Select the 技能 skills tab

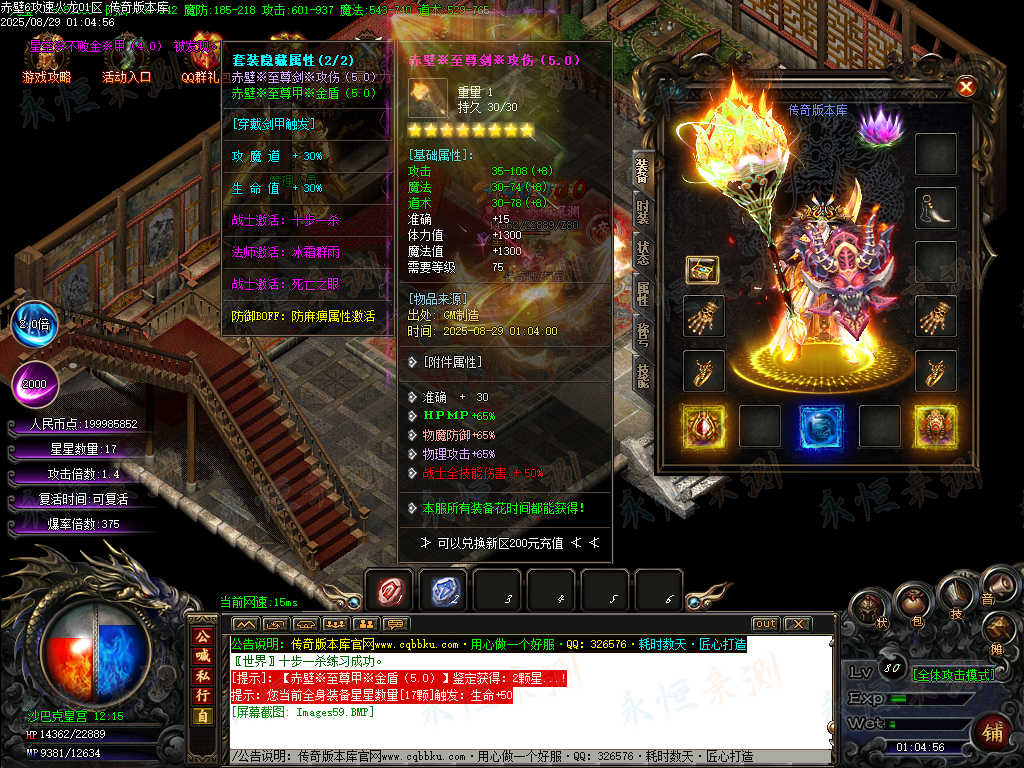click(643, 374)
